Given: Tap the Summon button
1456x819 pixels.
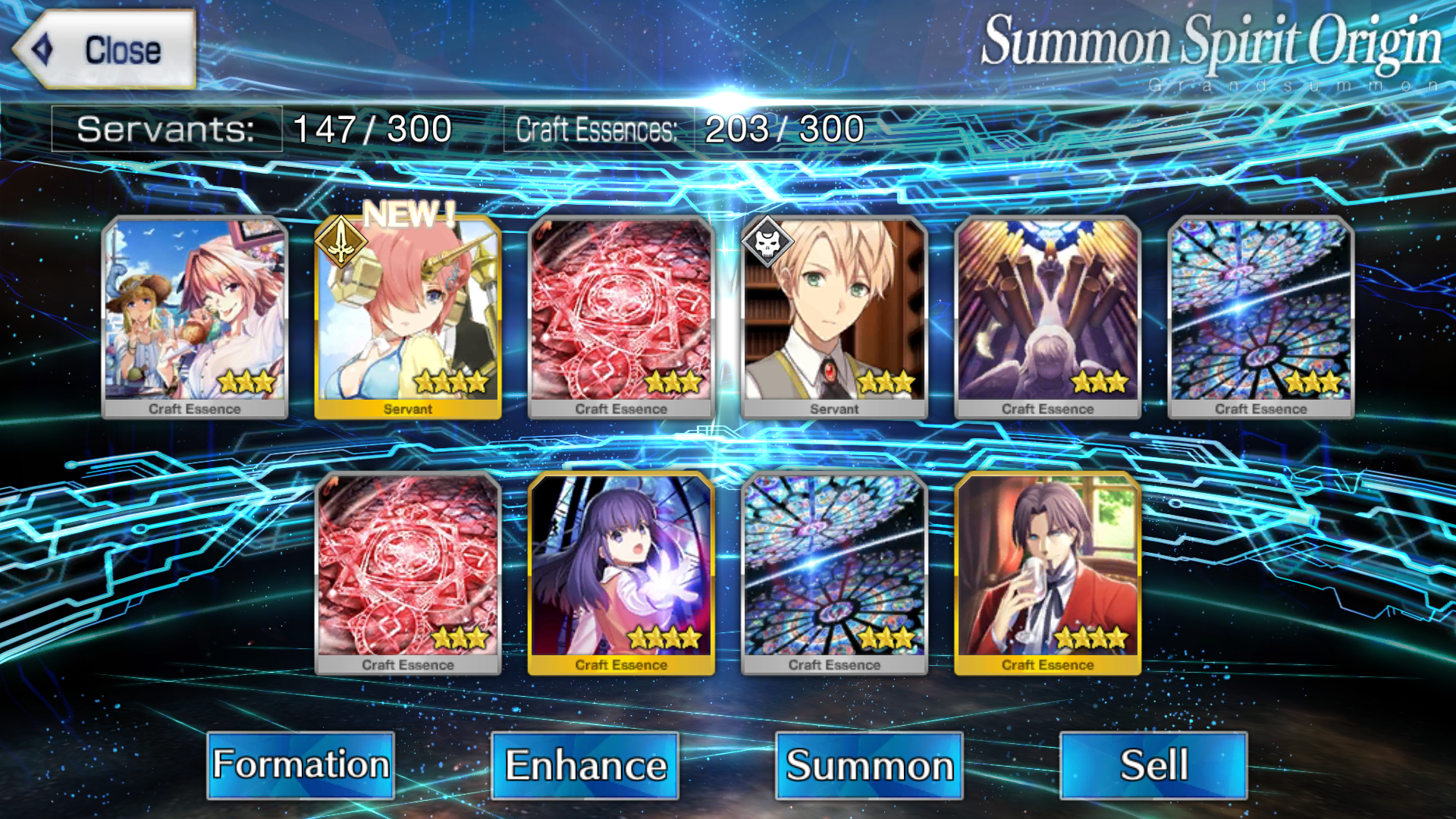Looking at the screenshot, I should [x=869, y=764].
